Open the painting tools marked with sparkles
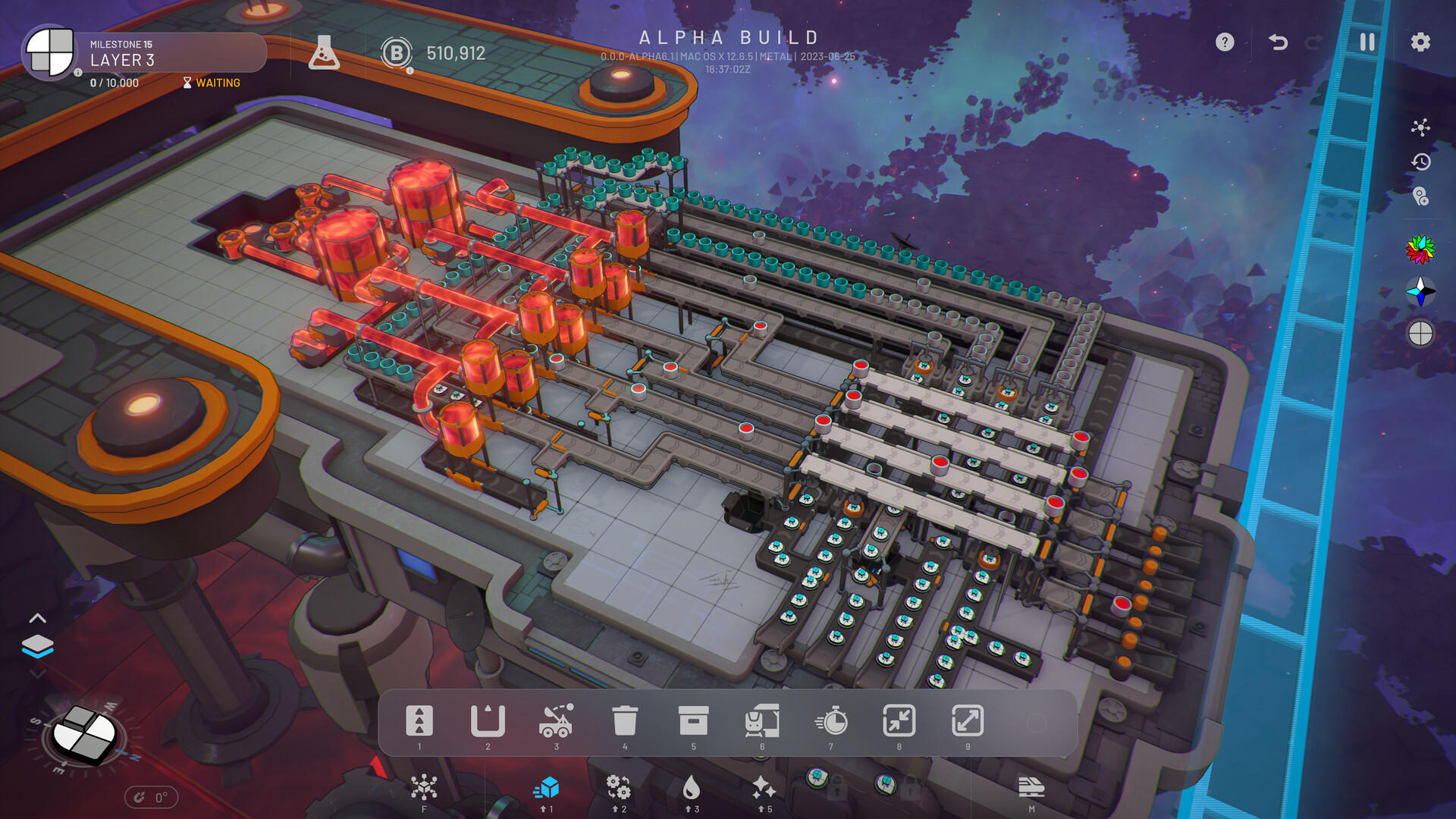The image size is (1456, 819). [763, 789]
